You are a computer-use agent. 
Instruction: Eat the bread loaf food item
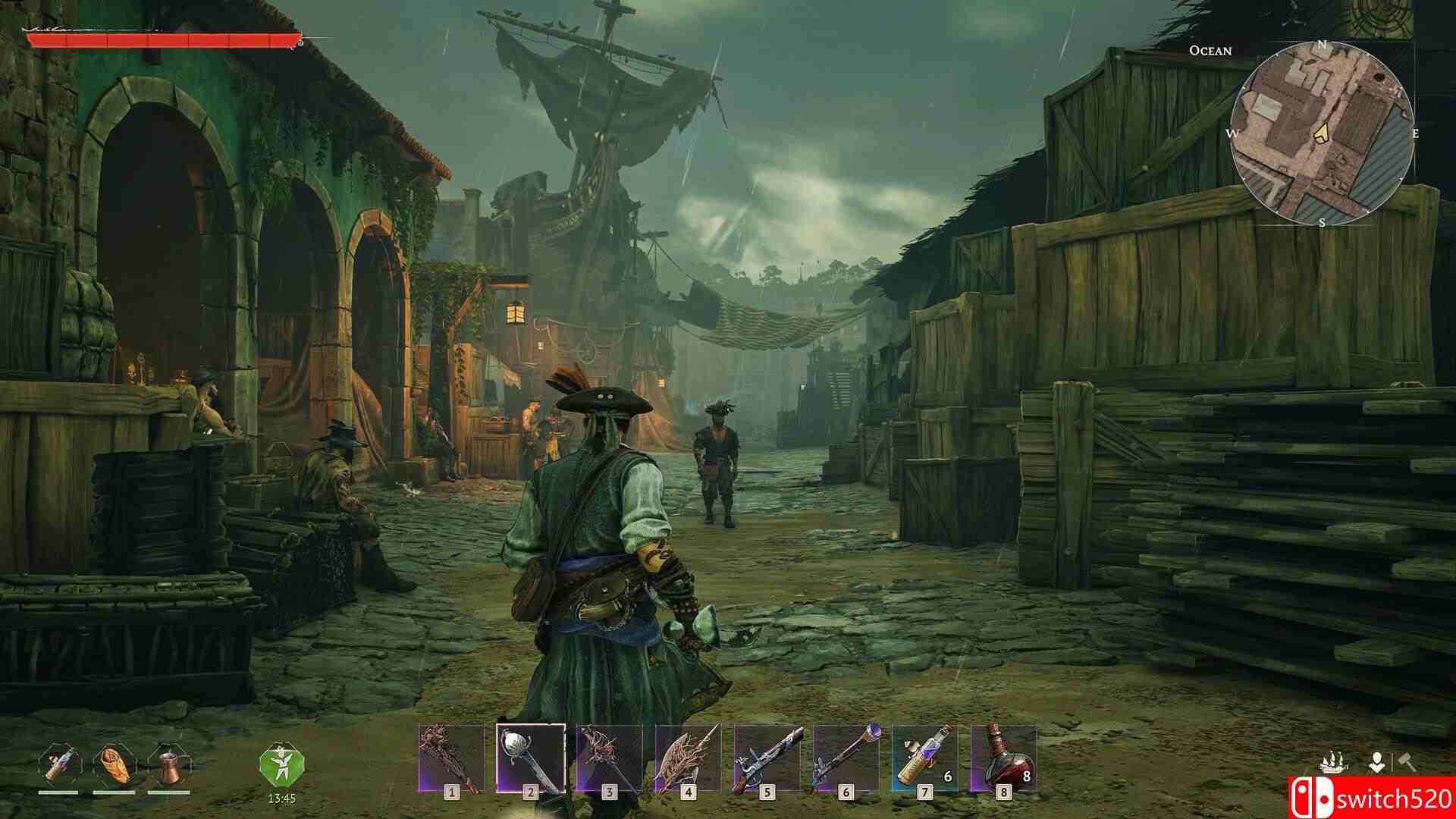(114, 765)
